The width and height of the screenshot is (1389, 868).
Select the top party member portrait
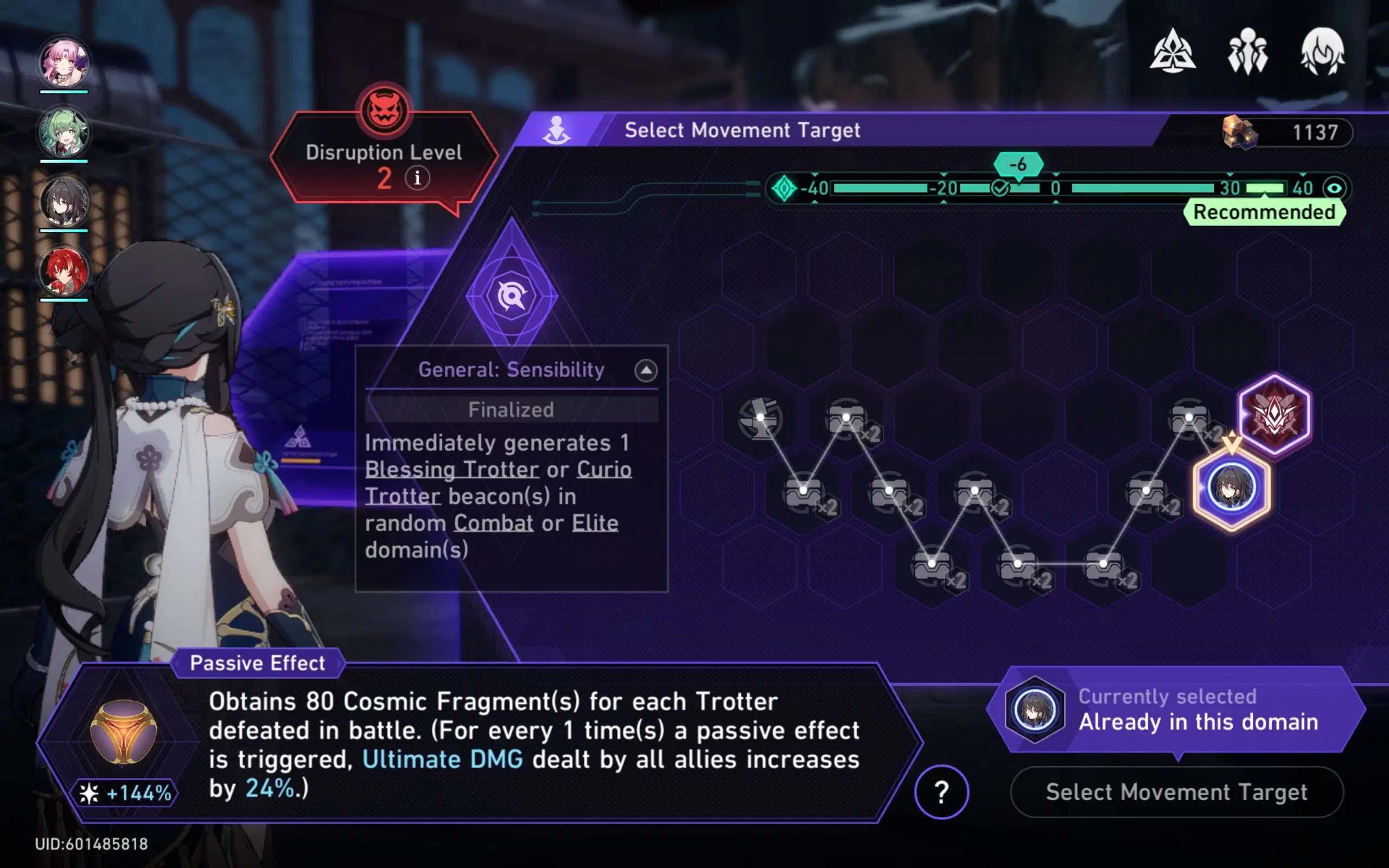pyautogui.click(x=65, y=61)
